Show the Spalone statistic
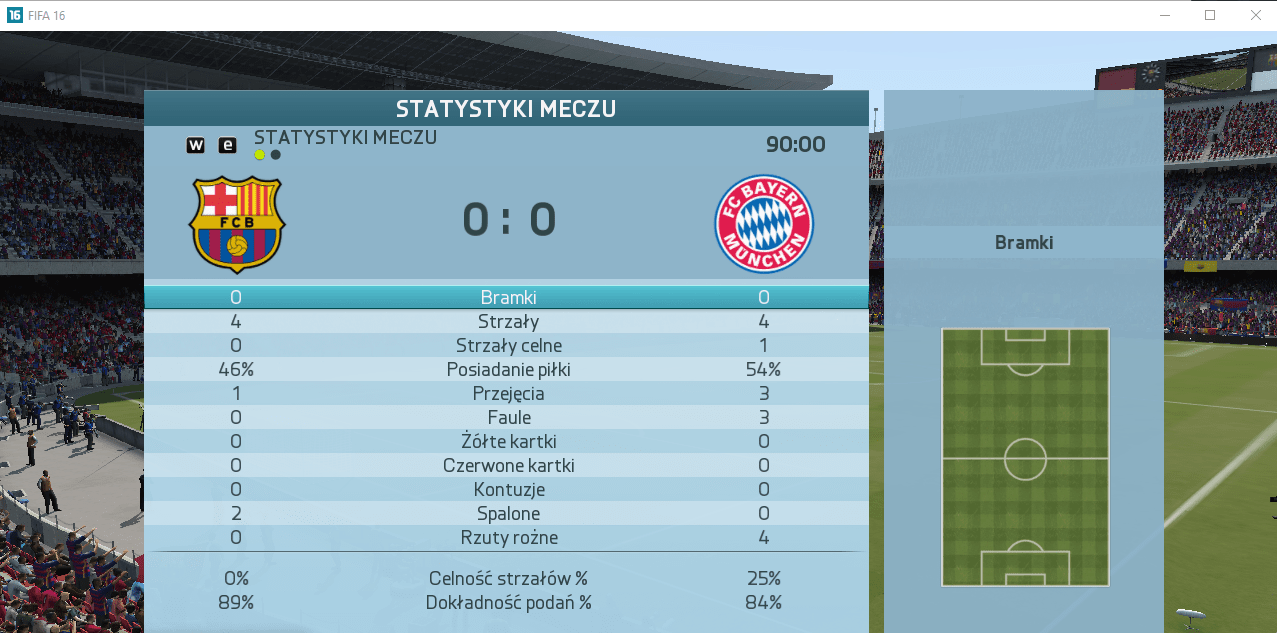This screenshot has height=633, width=1277. click(508, 513)
